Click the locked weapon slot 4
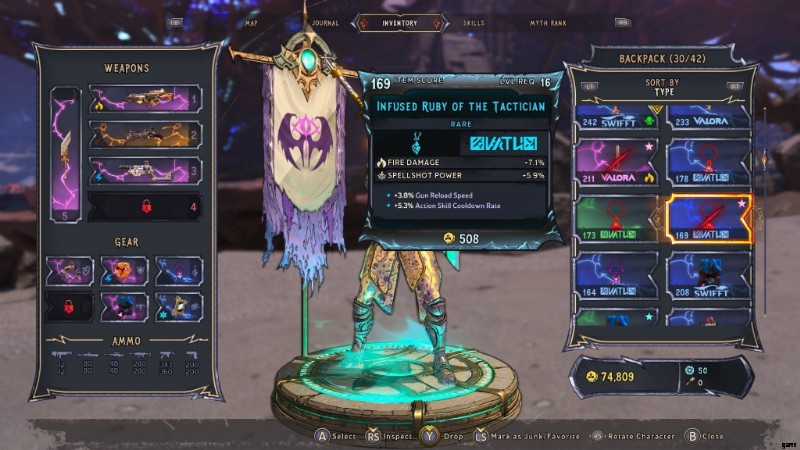Viewport: 800px width, 450px height. click(x=146, y=207)
